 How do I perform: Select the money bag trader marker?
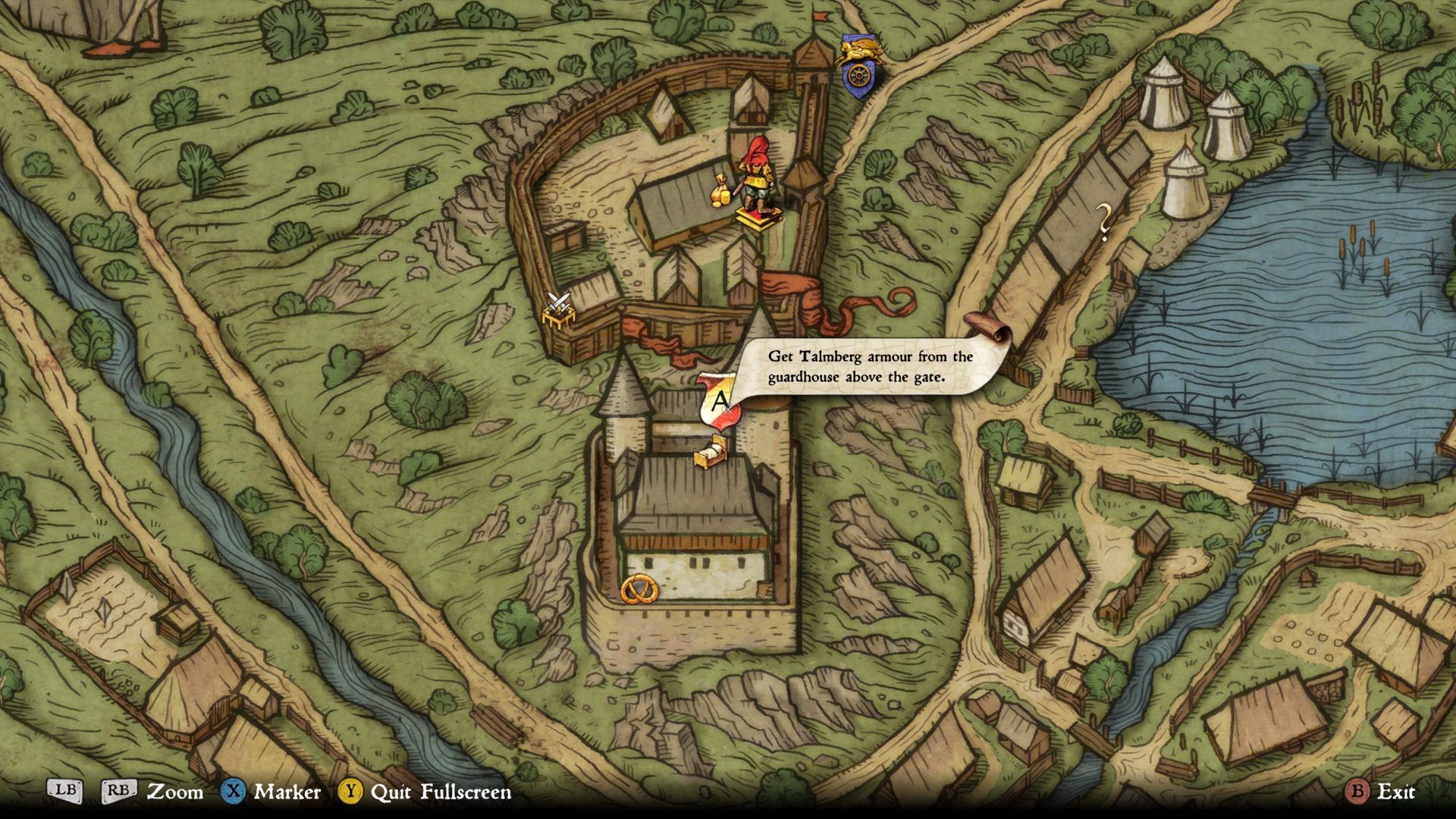720,190
